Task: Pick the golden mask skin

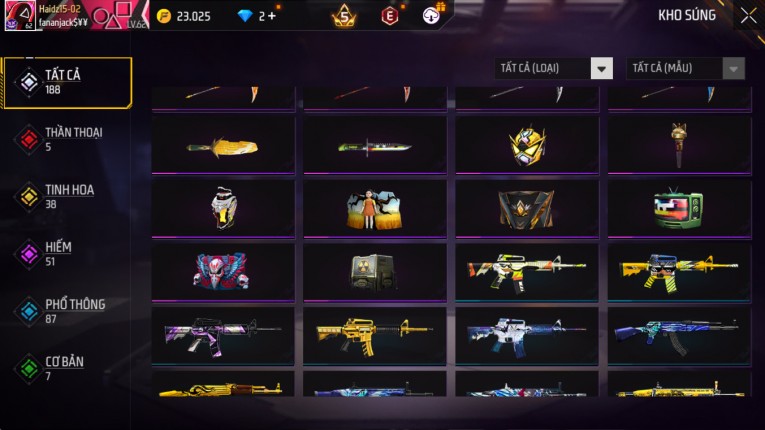Action: (527, 146)
